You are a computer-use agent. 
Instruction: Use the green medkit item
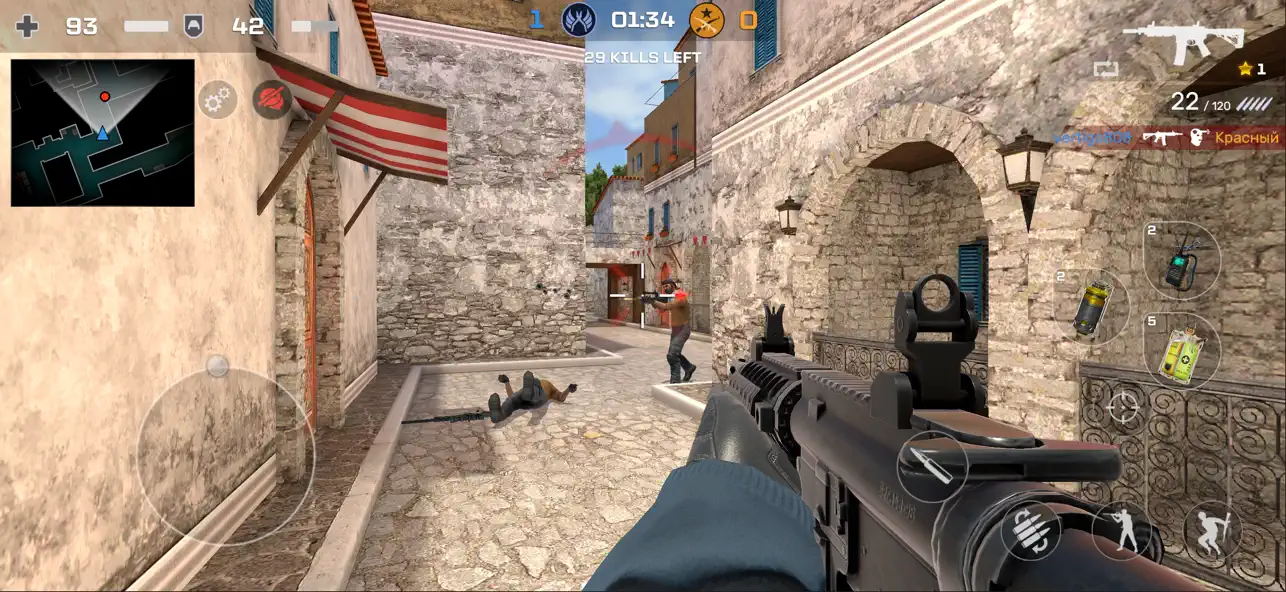point(1181,351)
